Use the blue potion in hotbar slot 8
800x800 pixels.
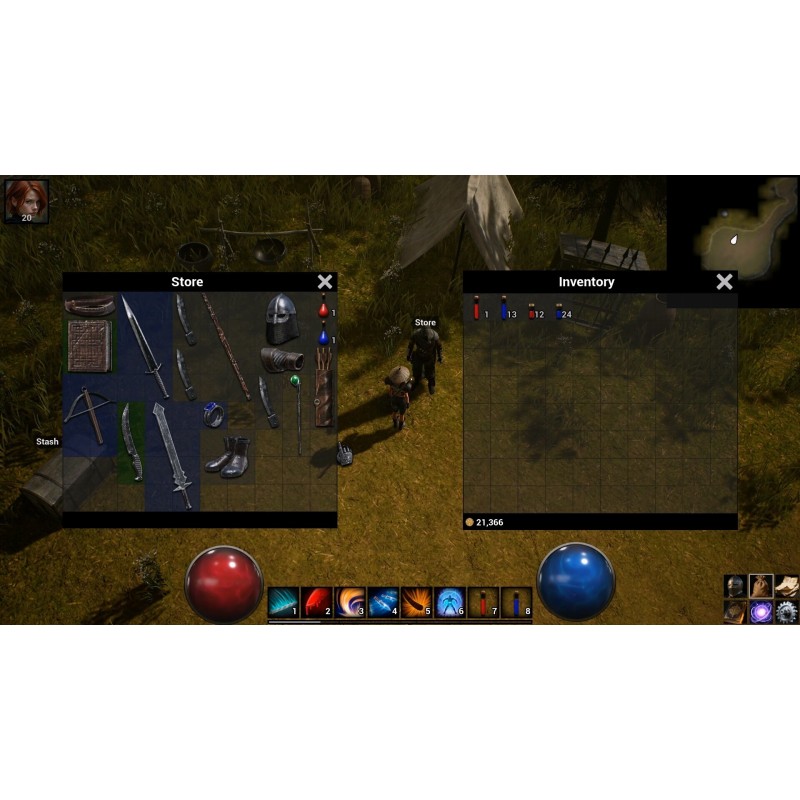516,602
